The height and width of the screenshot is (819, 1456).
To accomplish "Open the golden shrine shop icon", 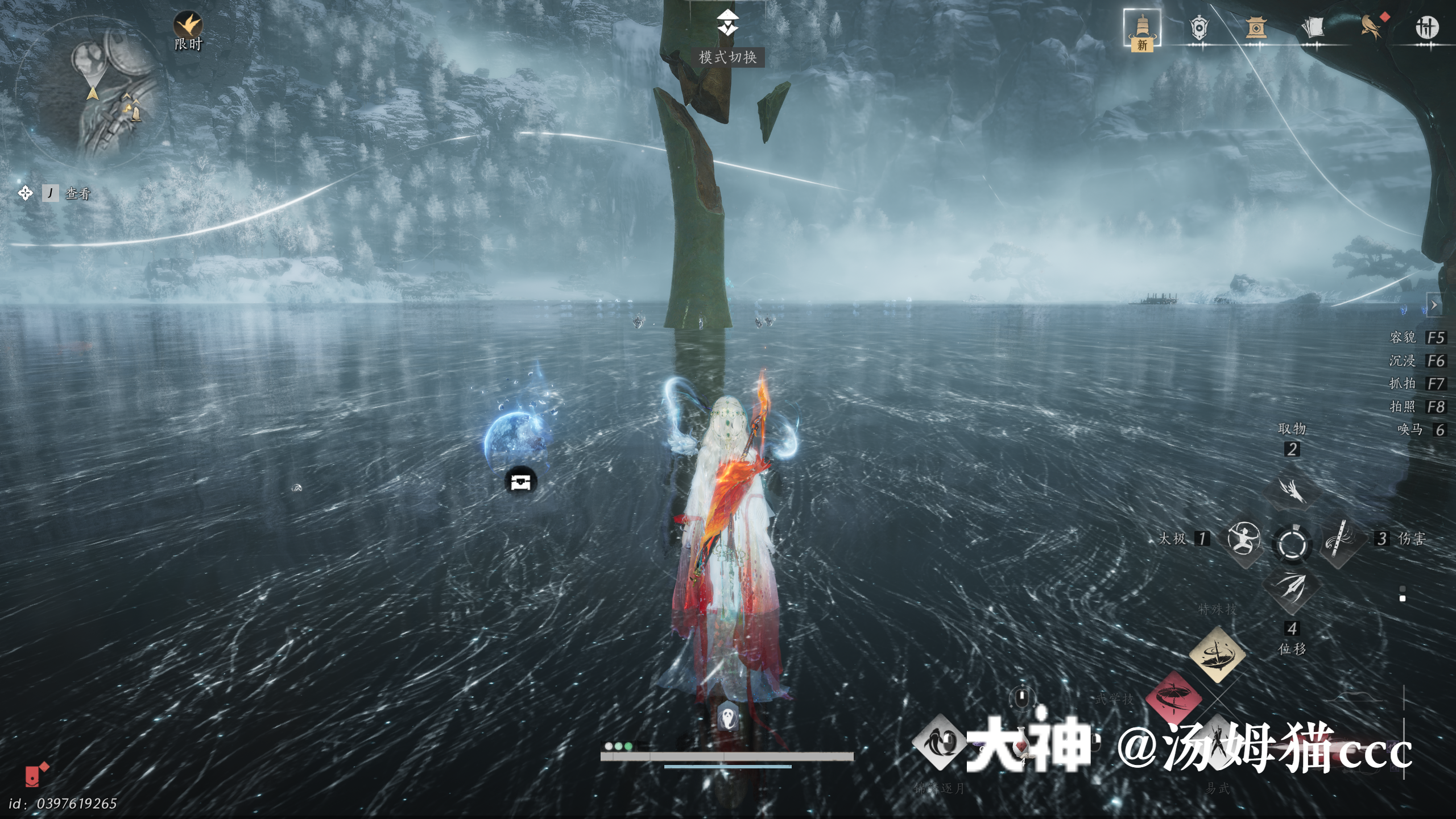I will tap(1255, 28).
